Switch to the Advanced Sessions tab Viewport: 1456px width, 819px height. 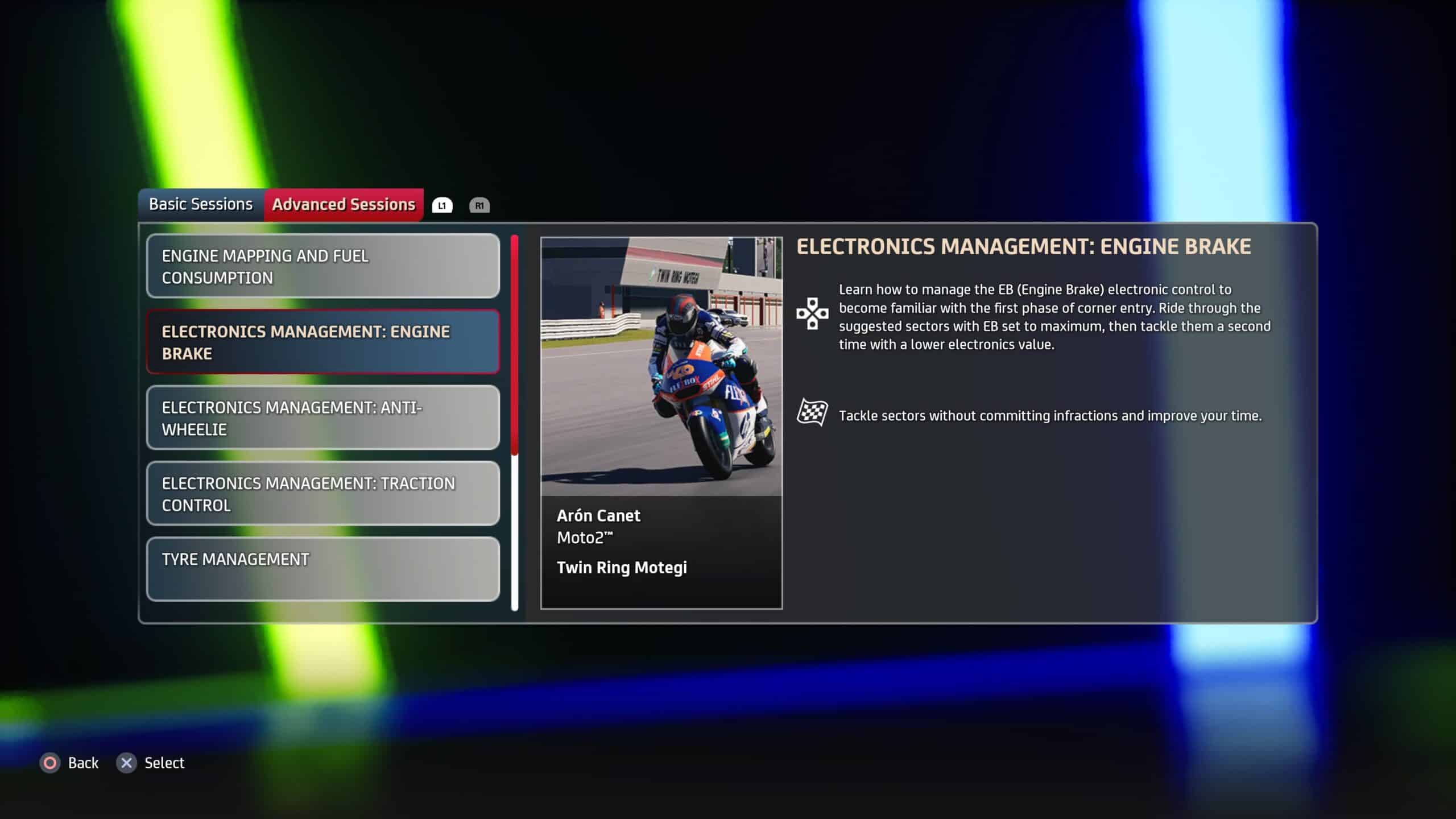point(344,204)
